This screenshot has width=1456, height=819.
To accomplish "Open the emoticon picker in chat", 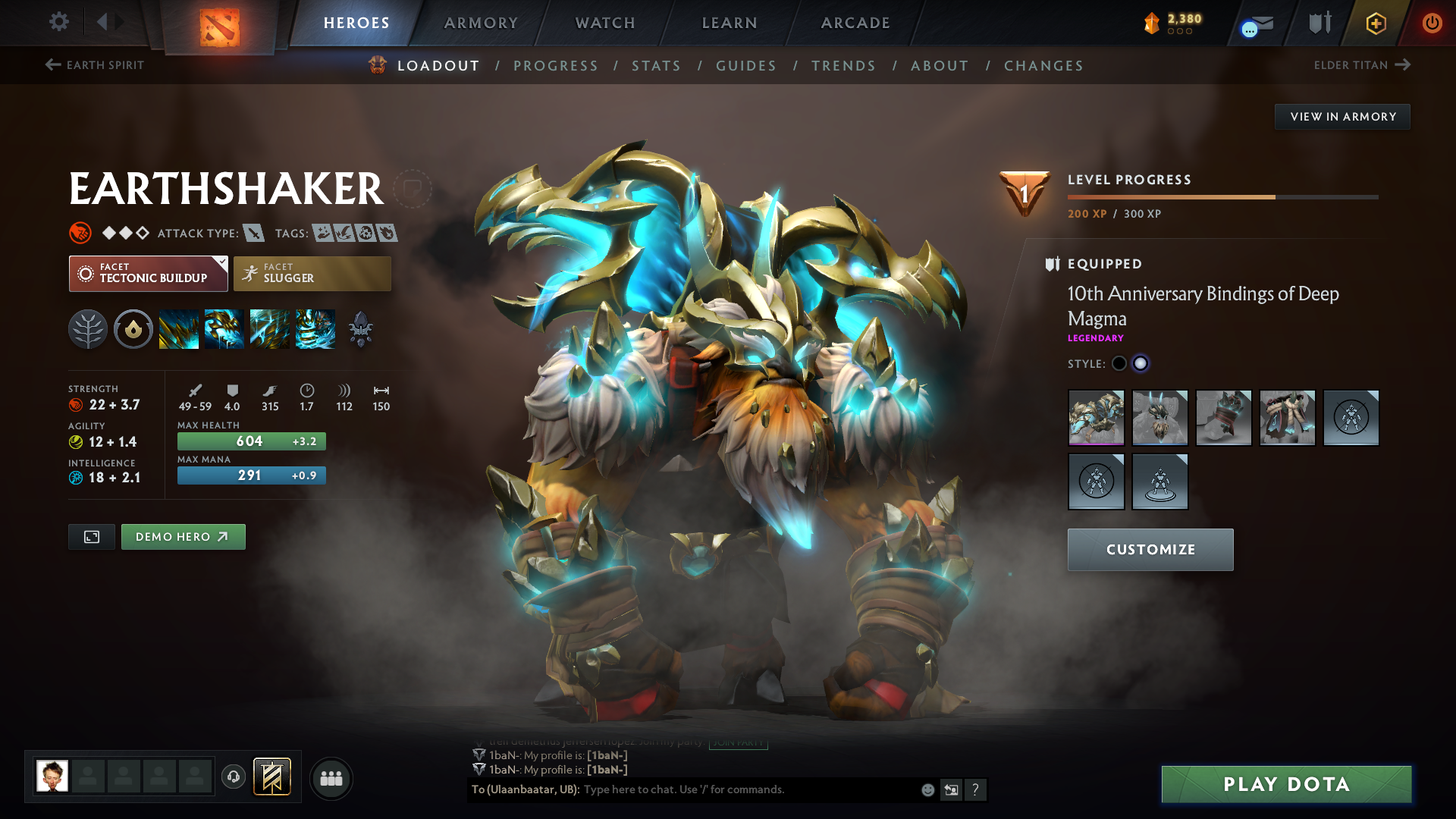I will click(x=927, y=789).
